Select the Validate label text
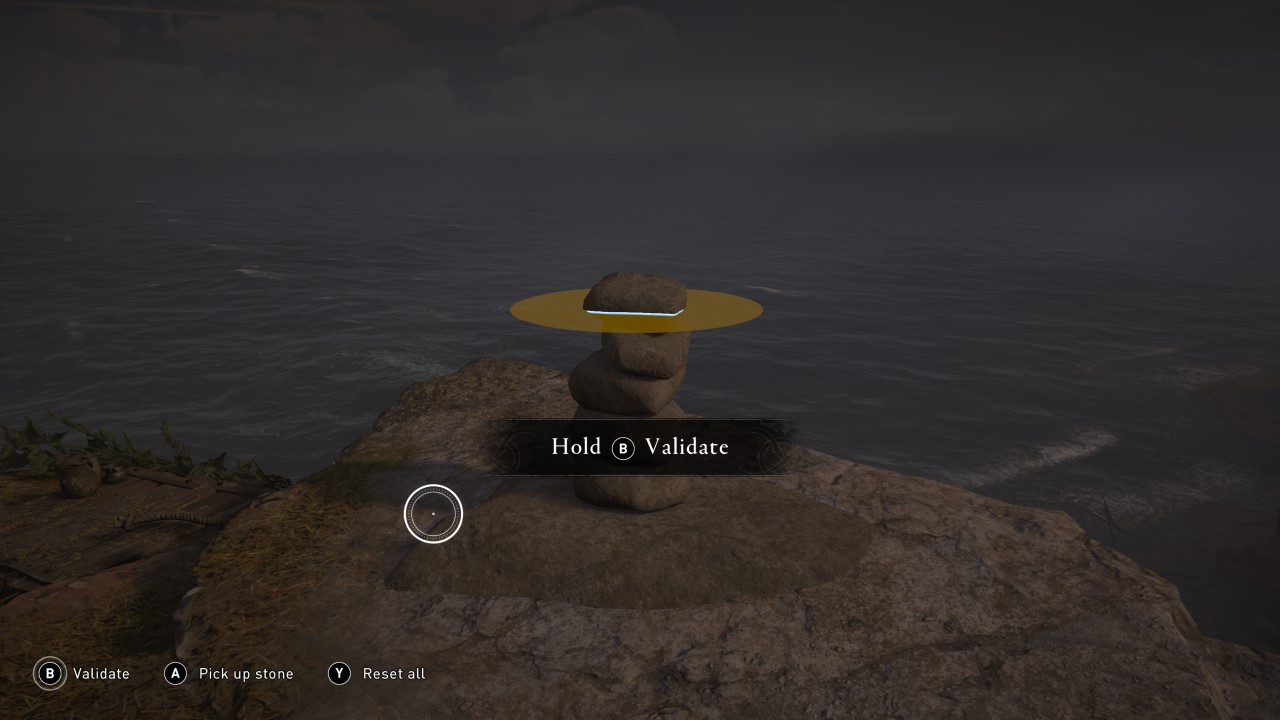The width and height of the screenshot is (1280, 720). (102, 674)
